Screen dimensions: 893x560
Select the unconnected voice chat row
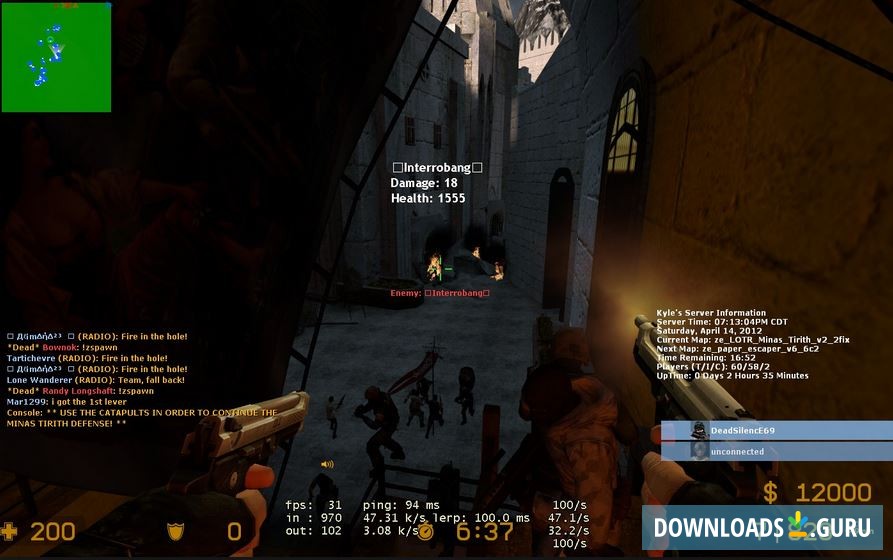coord(776,451)
